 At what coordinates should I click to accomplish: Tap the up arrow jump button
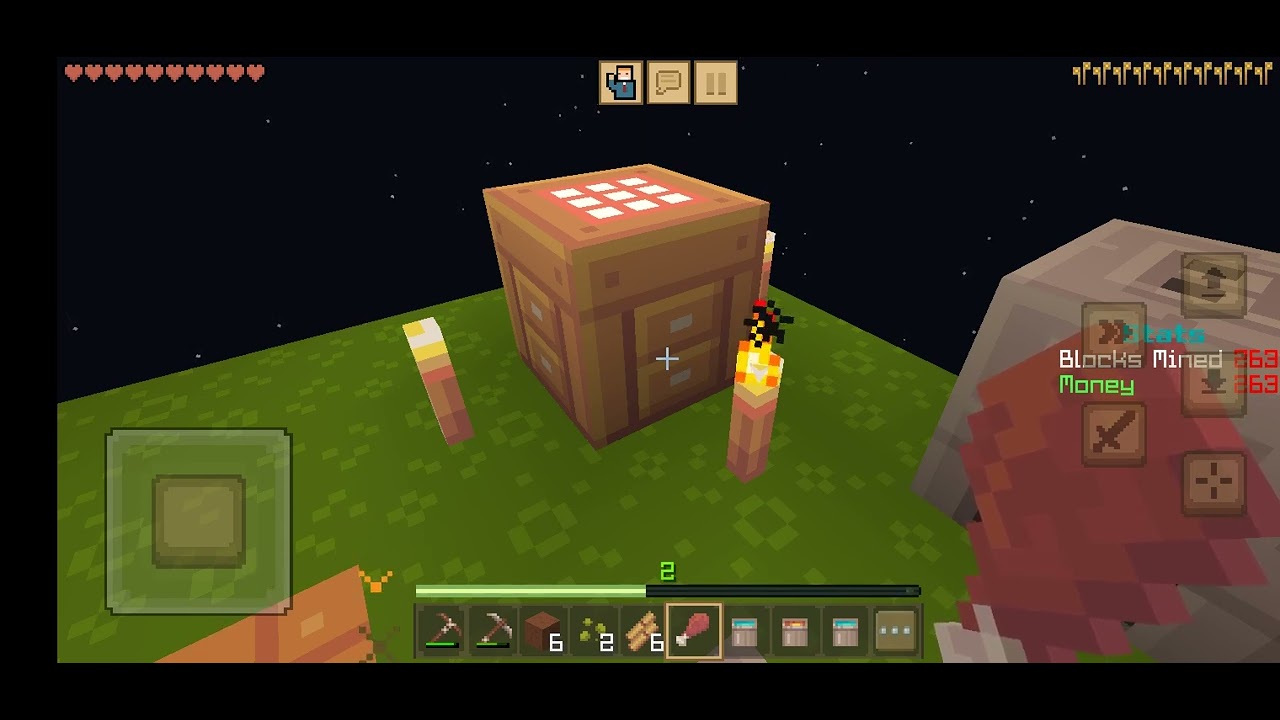1213,284
